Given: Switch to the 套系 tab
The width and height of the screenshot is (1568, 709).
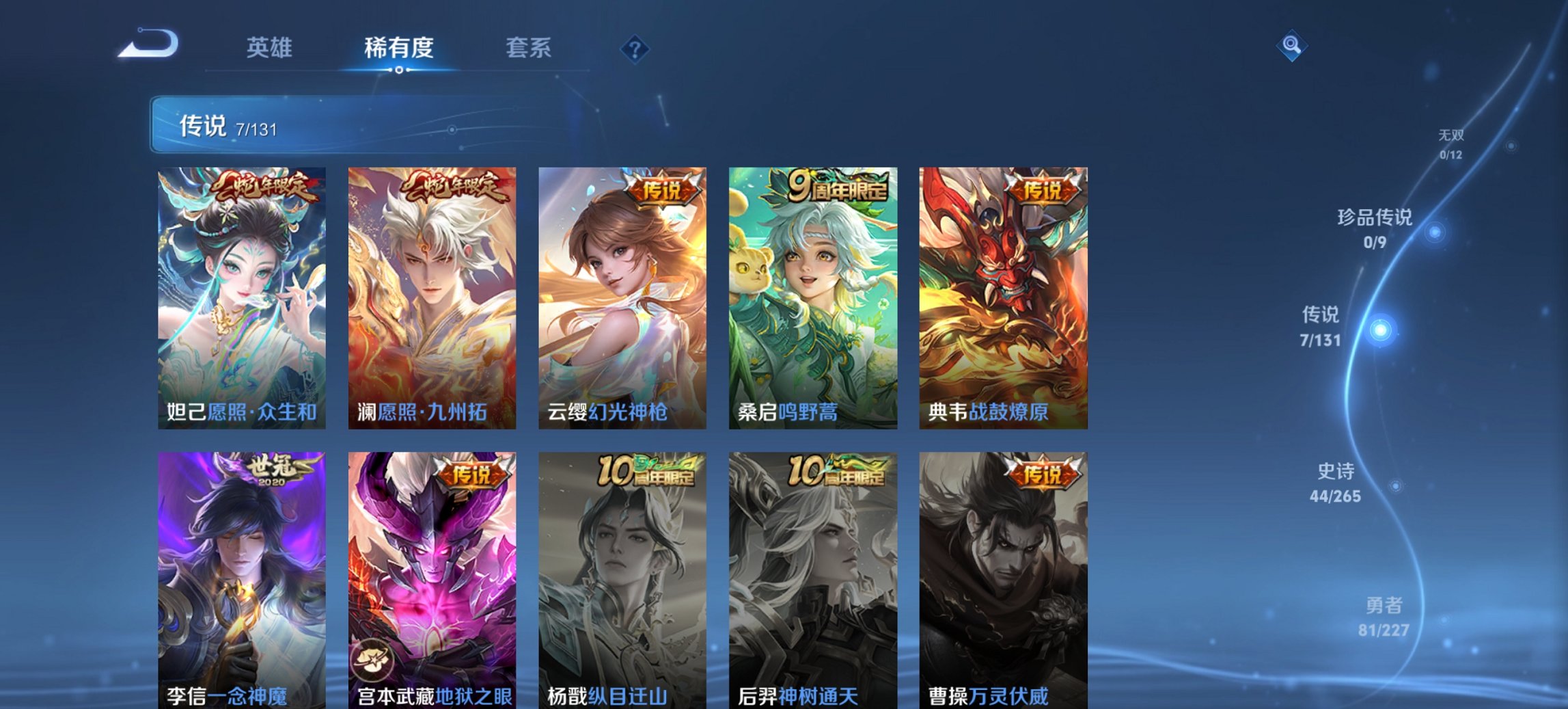Looking at the screenshot, I should point(529,48).
